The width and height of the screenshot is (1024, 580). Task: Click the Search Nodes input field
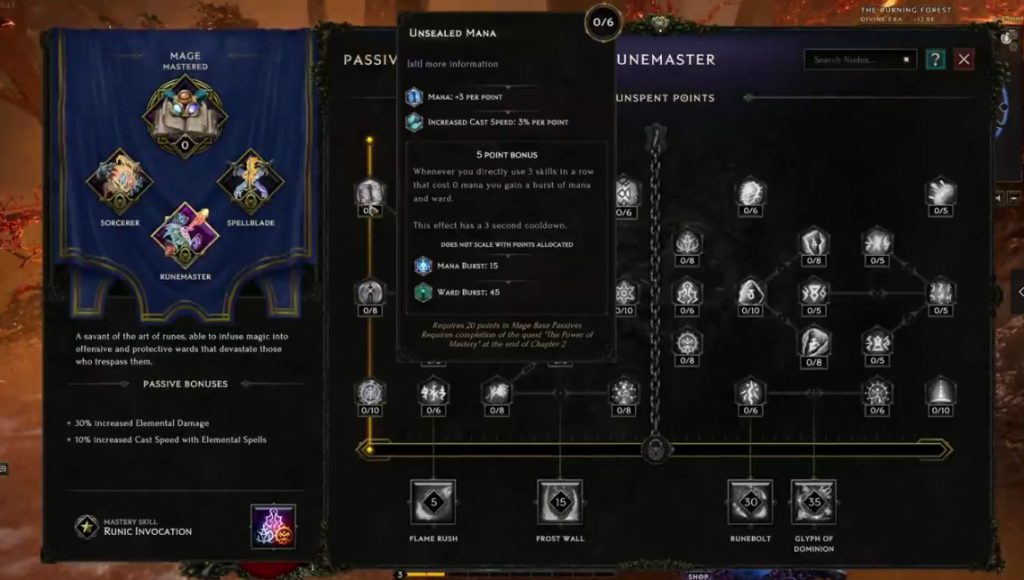pos(858,60)
